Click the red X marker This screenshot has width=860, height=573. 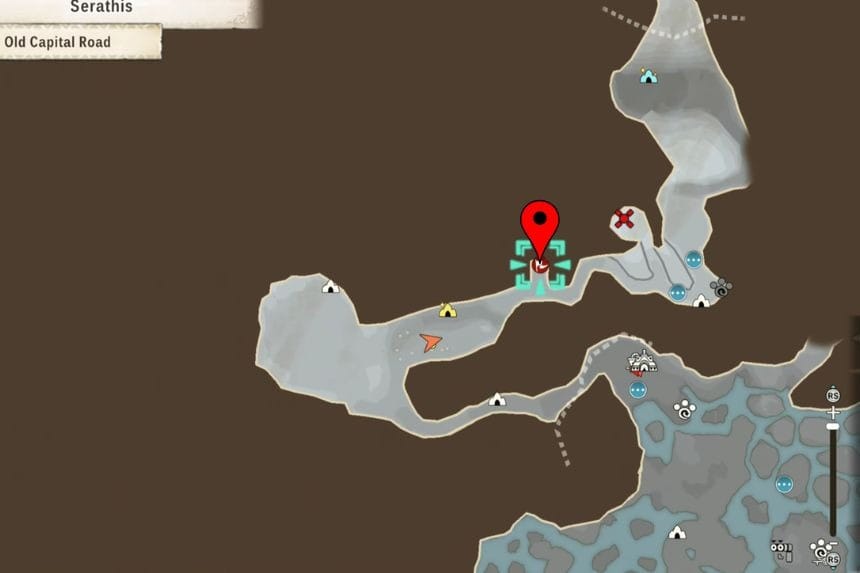coord(624,218)
